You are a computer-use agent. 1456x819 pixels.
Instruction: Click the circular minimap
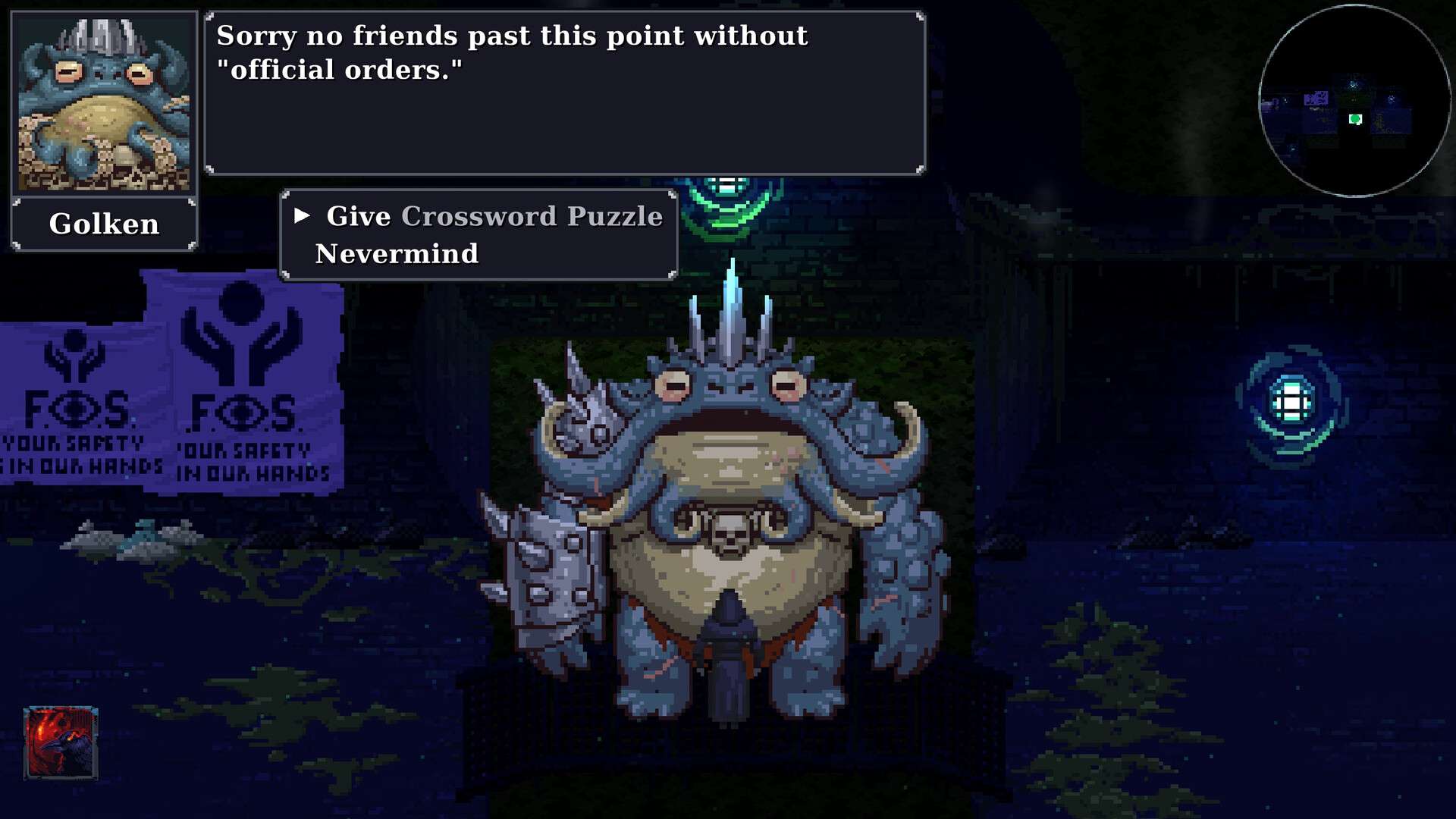(1354, 101)
